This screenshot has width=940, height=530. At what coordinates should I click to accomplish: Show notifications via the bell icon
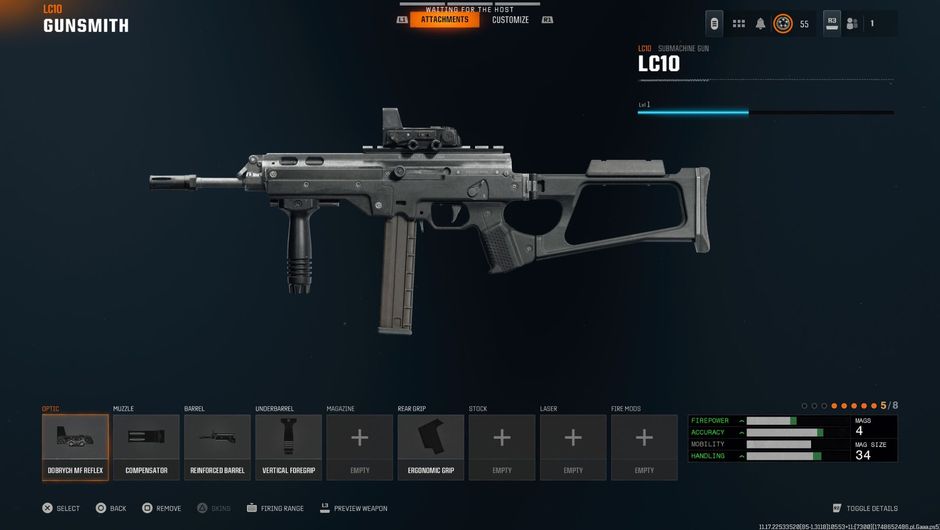760,24
